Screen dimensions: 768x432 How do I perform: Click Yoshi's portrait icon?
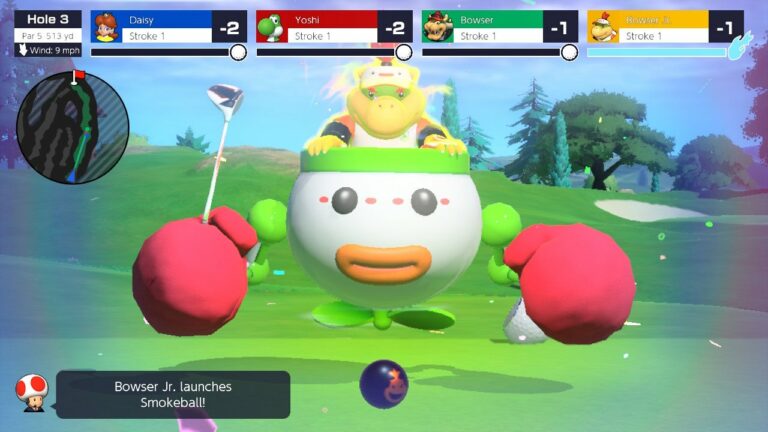(x=272, y=27)
